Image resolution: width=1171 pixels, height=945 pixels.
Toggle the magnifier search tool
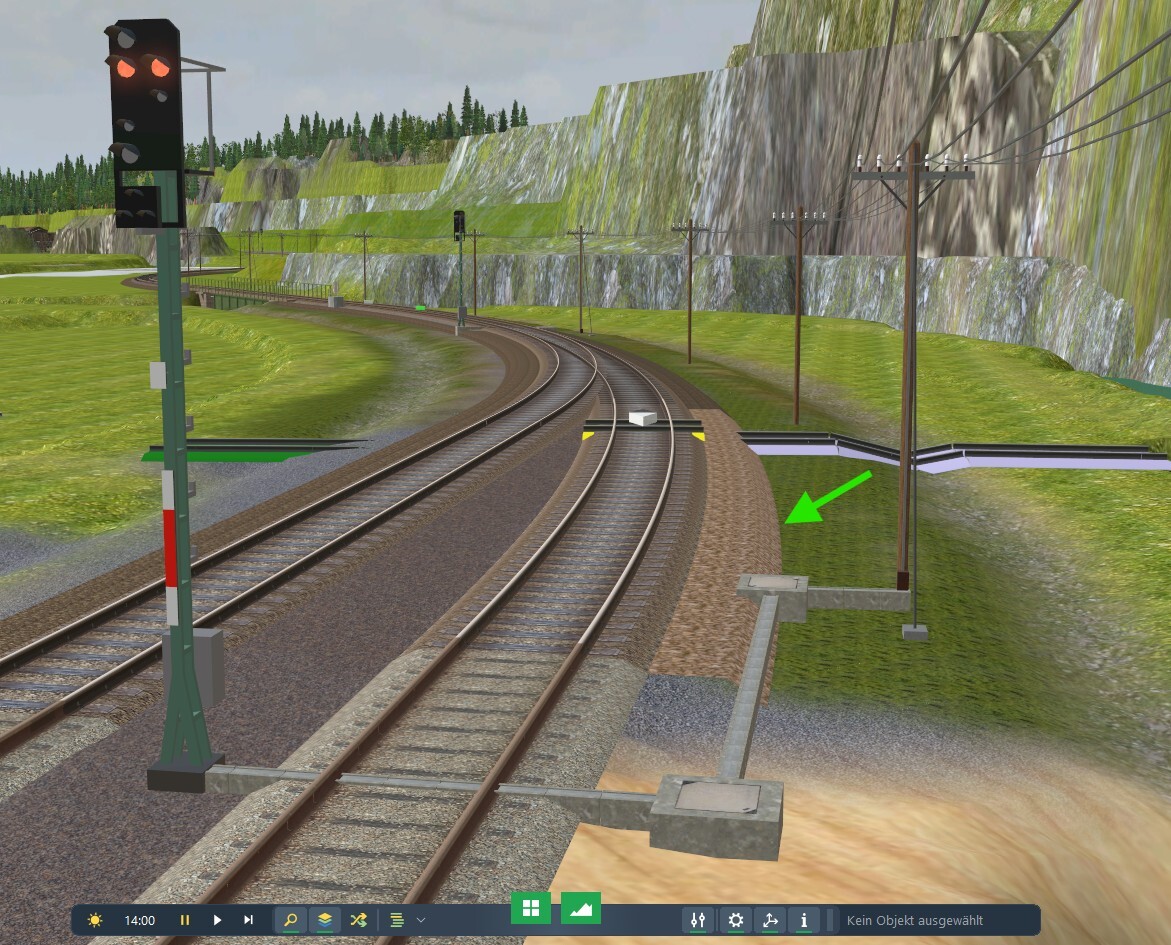[291, 920]
